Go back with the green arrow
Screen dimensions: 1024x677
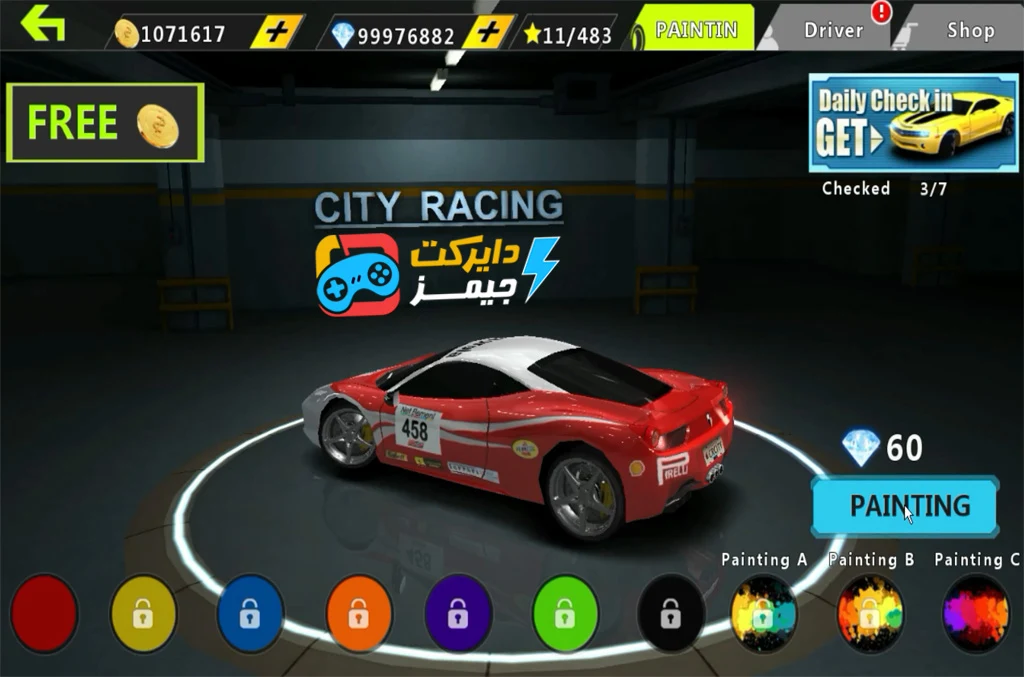click(x=43, y=24)
